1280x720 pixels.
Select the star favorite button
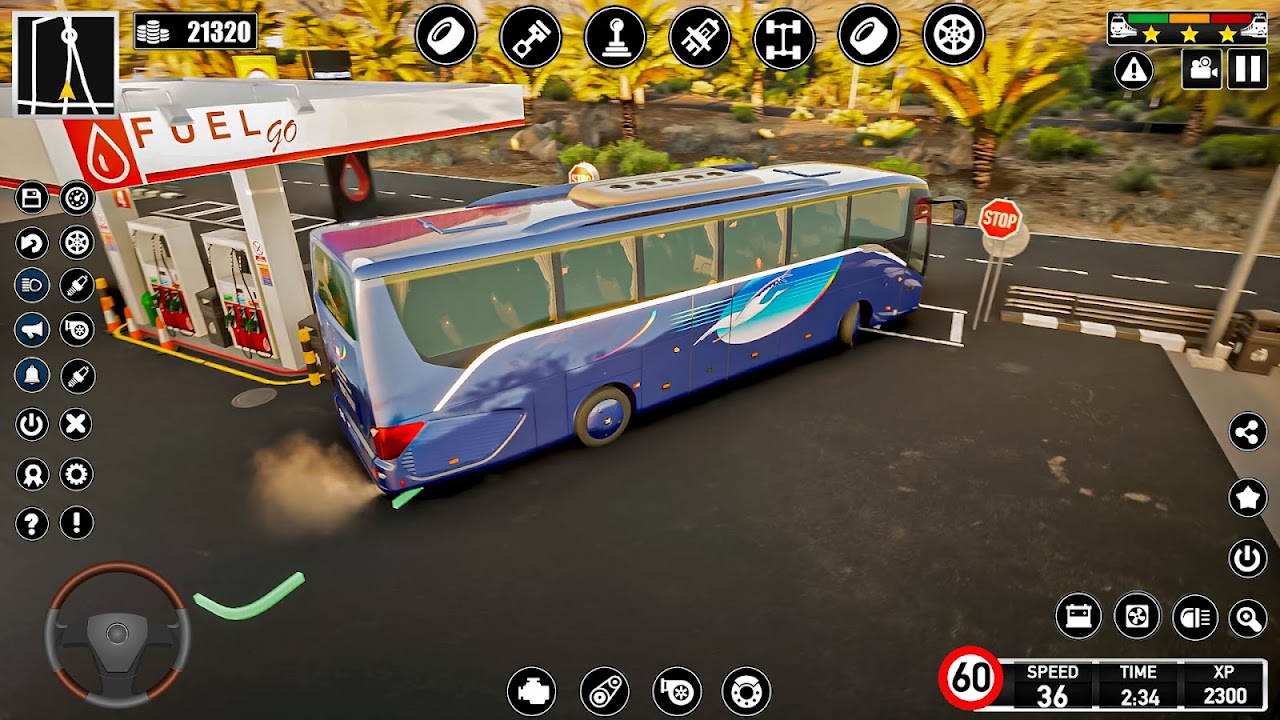(x=1247, y=497)
